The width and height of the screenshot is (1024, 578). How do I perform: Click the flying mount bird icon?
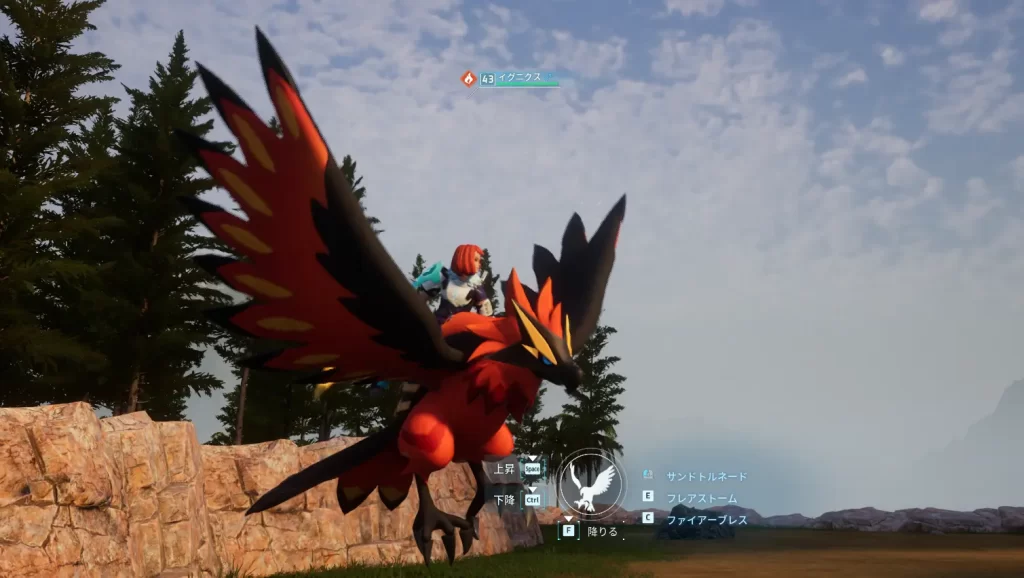tap(590, 484)
